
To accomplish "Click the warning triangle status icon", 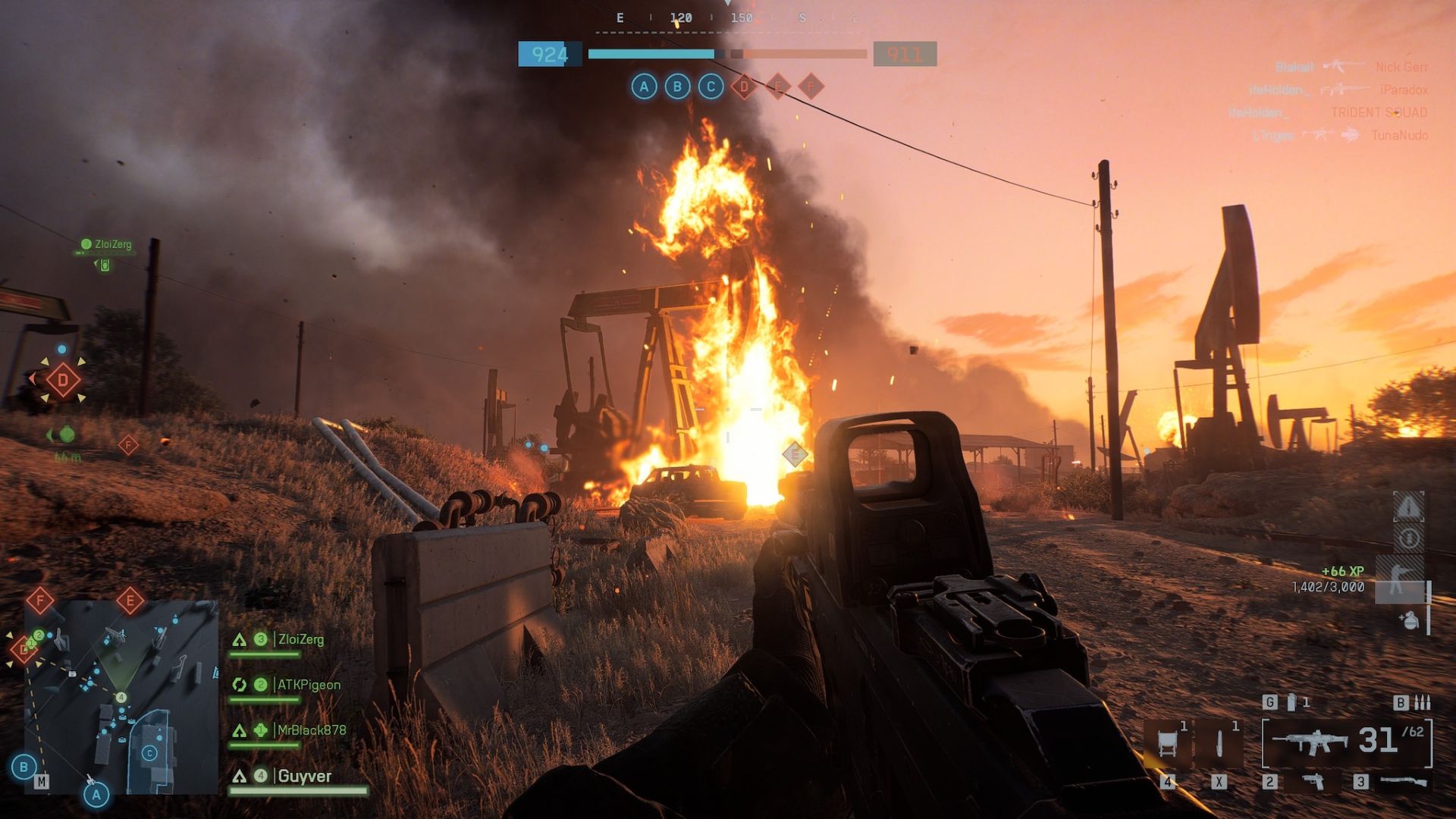I will 1408,507.
